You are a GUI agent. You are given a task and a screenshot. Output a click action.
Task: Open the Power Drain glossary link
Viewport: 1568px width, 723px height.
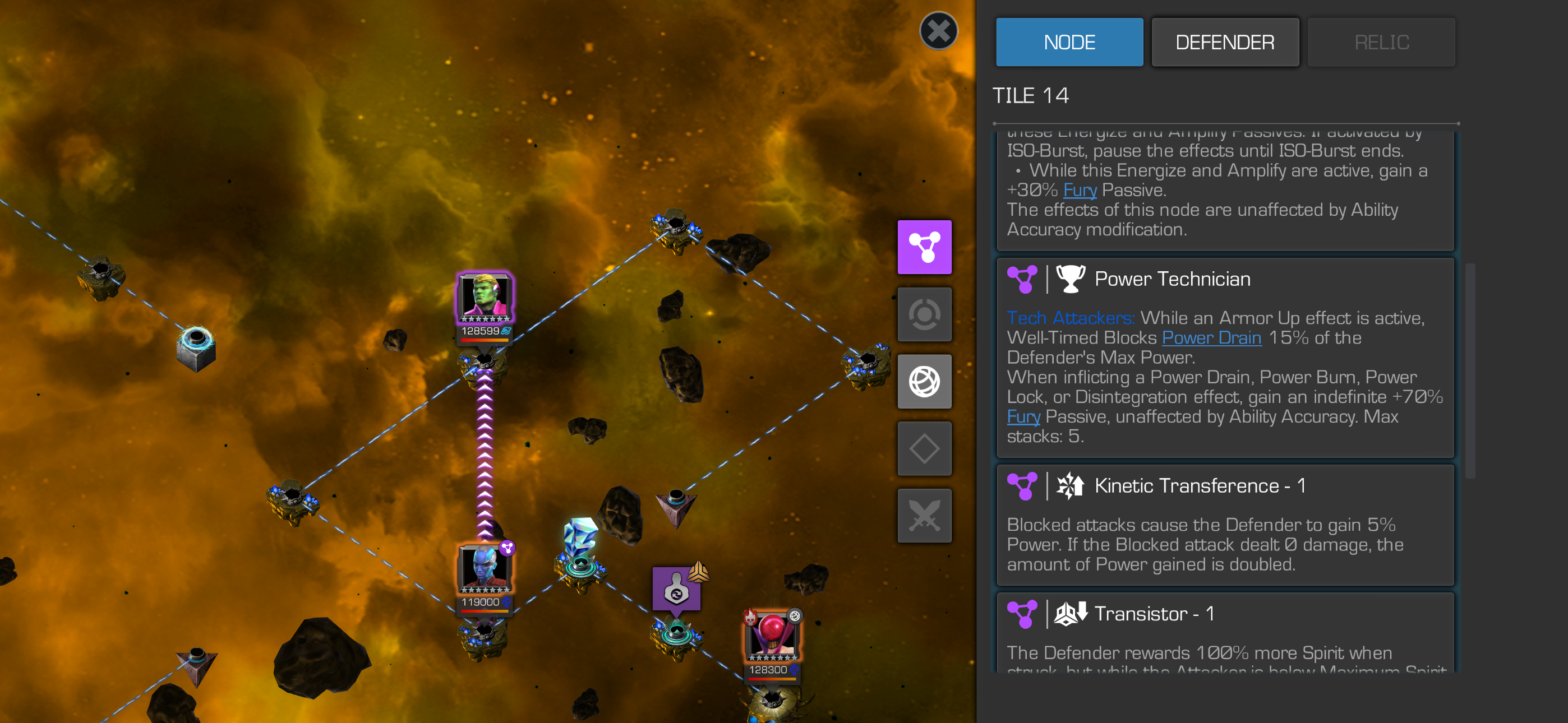click(1211, 338)
